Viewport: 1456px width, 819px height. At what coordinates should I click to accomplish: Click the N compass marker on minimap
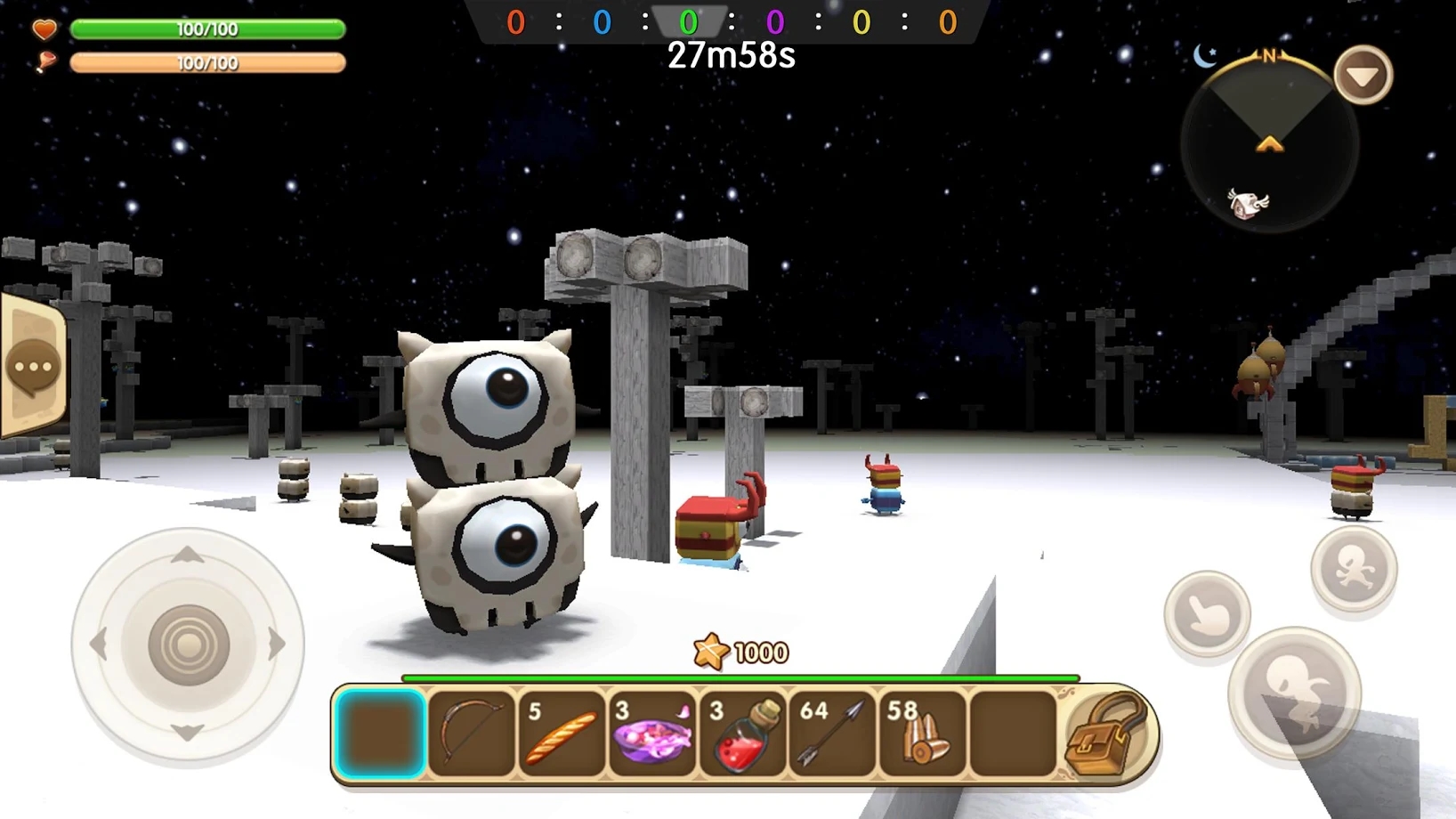(1270, 55)
